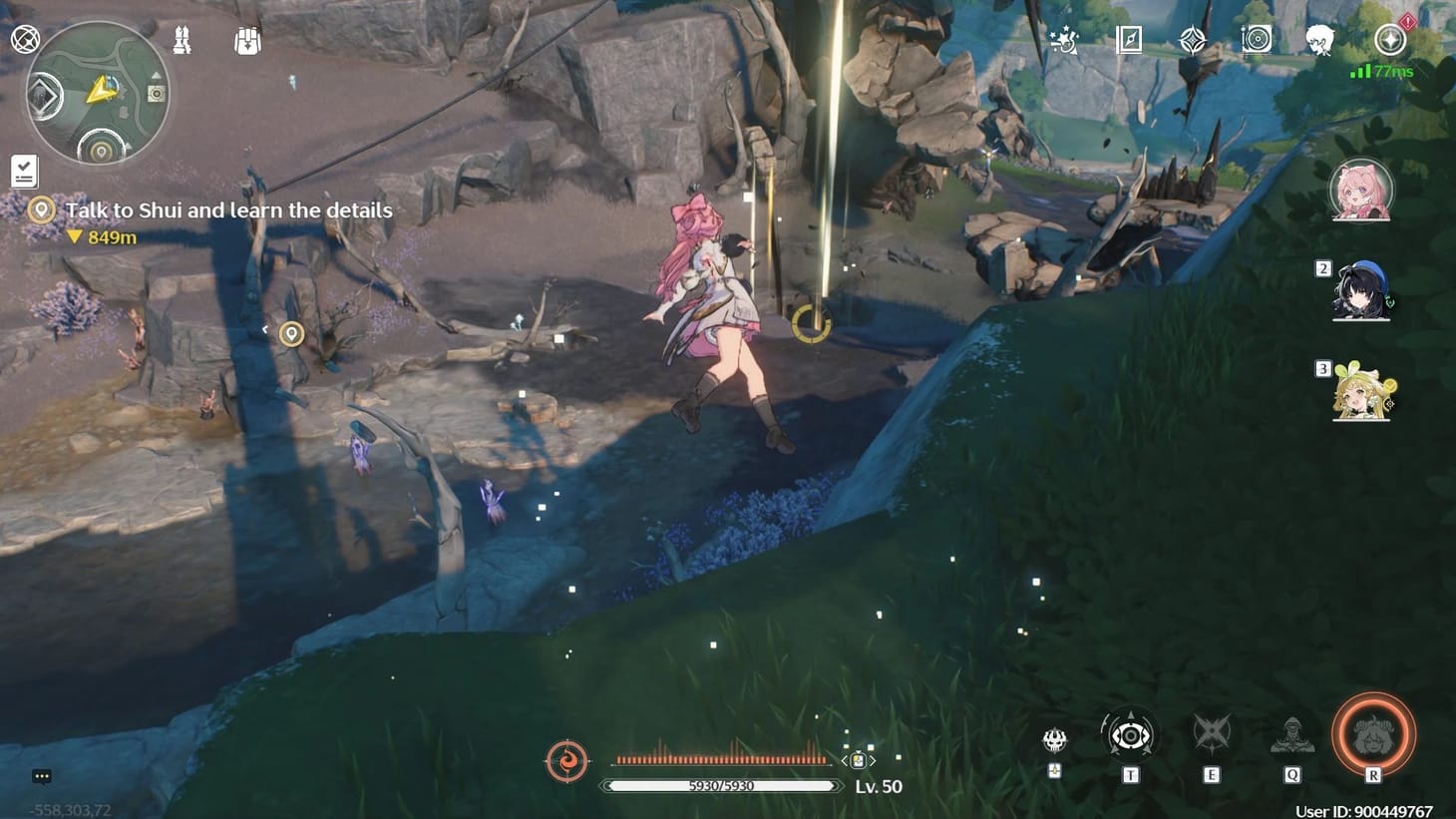Screen dimensions: 1456x819
Task: Open the Guidebook compass icon
Action: [x=1128, y=41]
